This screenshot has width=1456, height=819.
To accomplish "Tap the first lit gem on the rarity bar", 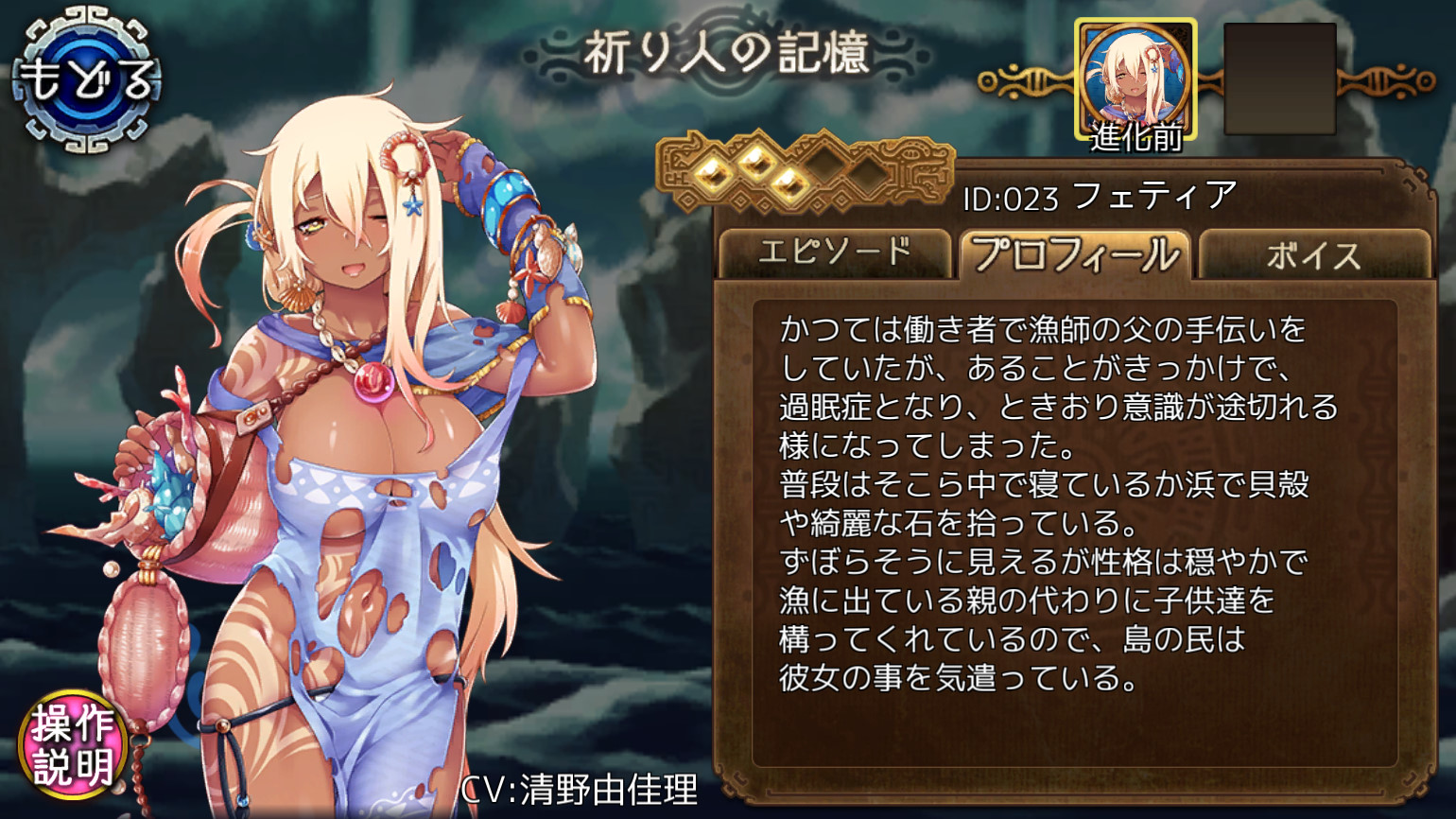I will coord(711,175).
